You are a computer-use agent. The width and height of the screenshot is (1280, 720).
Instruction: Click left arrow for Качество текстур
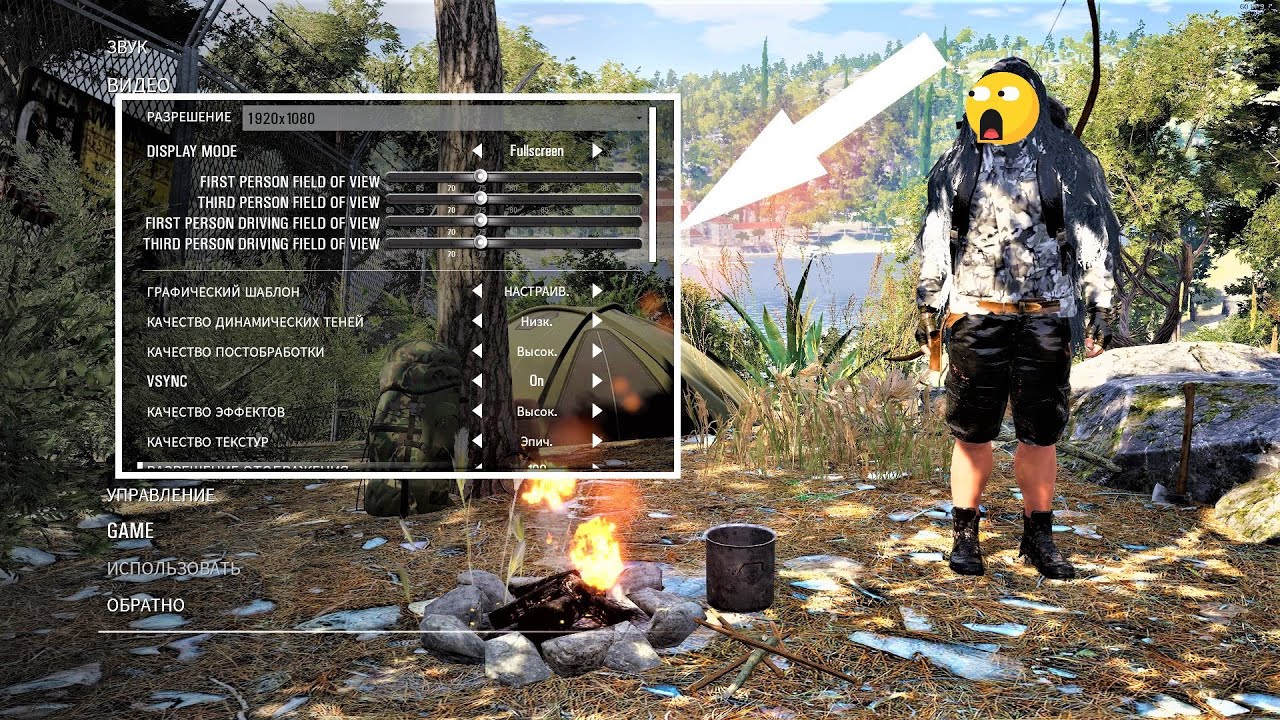[477, 441]
